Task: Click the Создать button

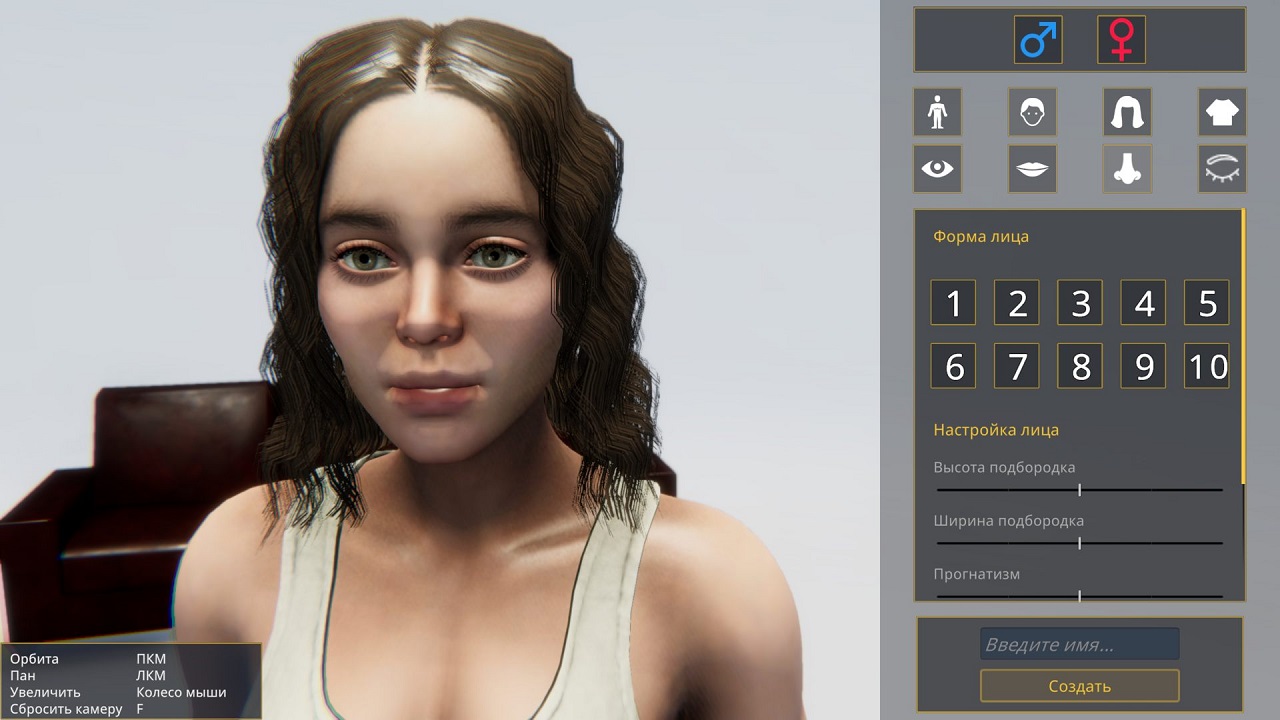Action: click(x=1079, y=686)
